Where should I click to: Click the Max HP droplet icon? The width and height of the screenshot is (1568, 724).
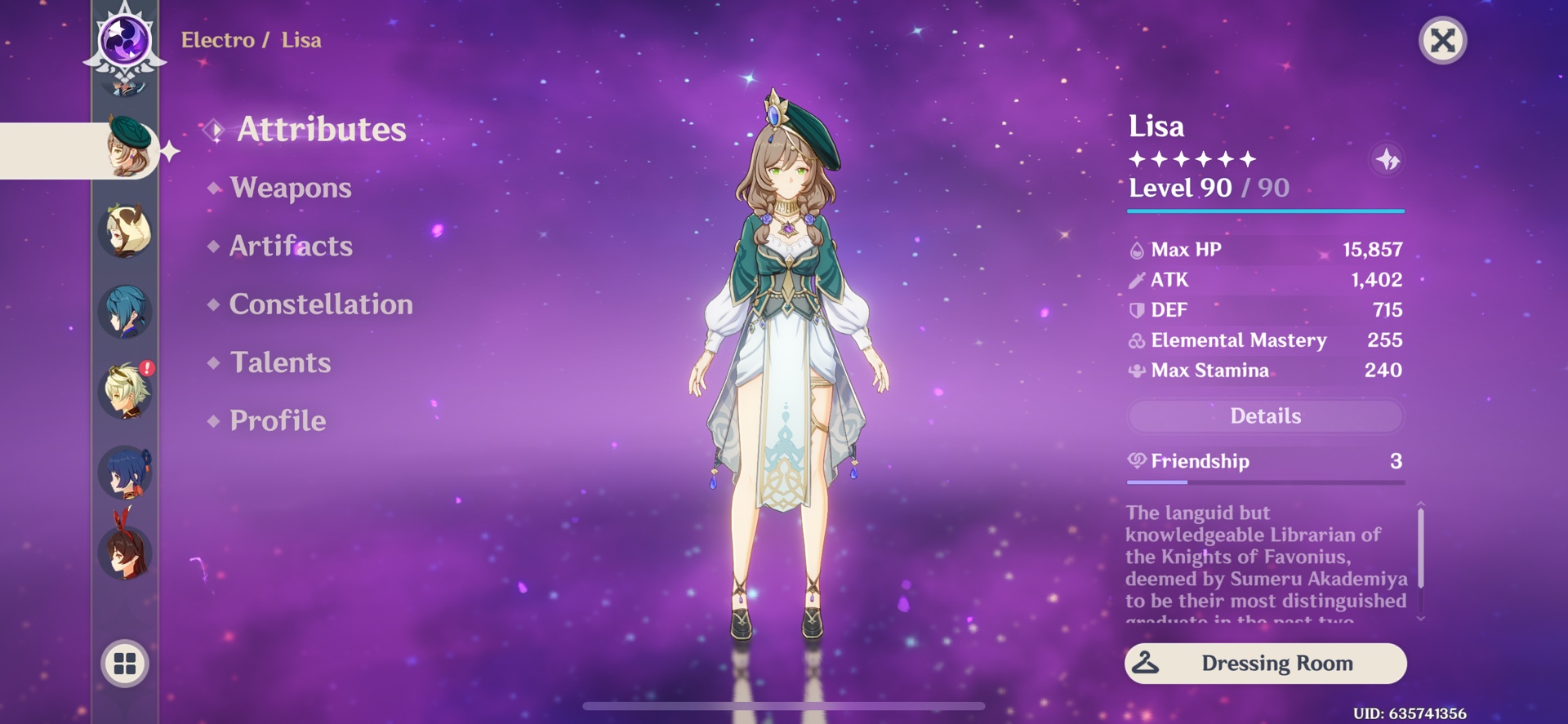[1135, 249]
